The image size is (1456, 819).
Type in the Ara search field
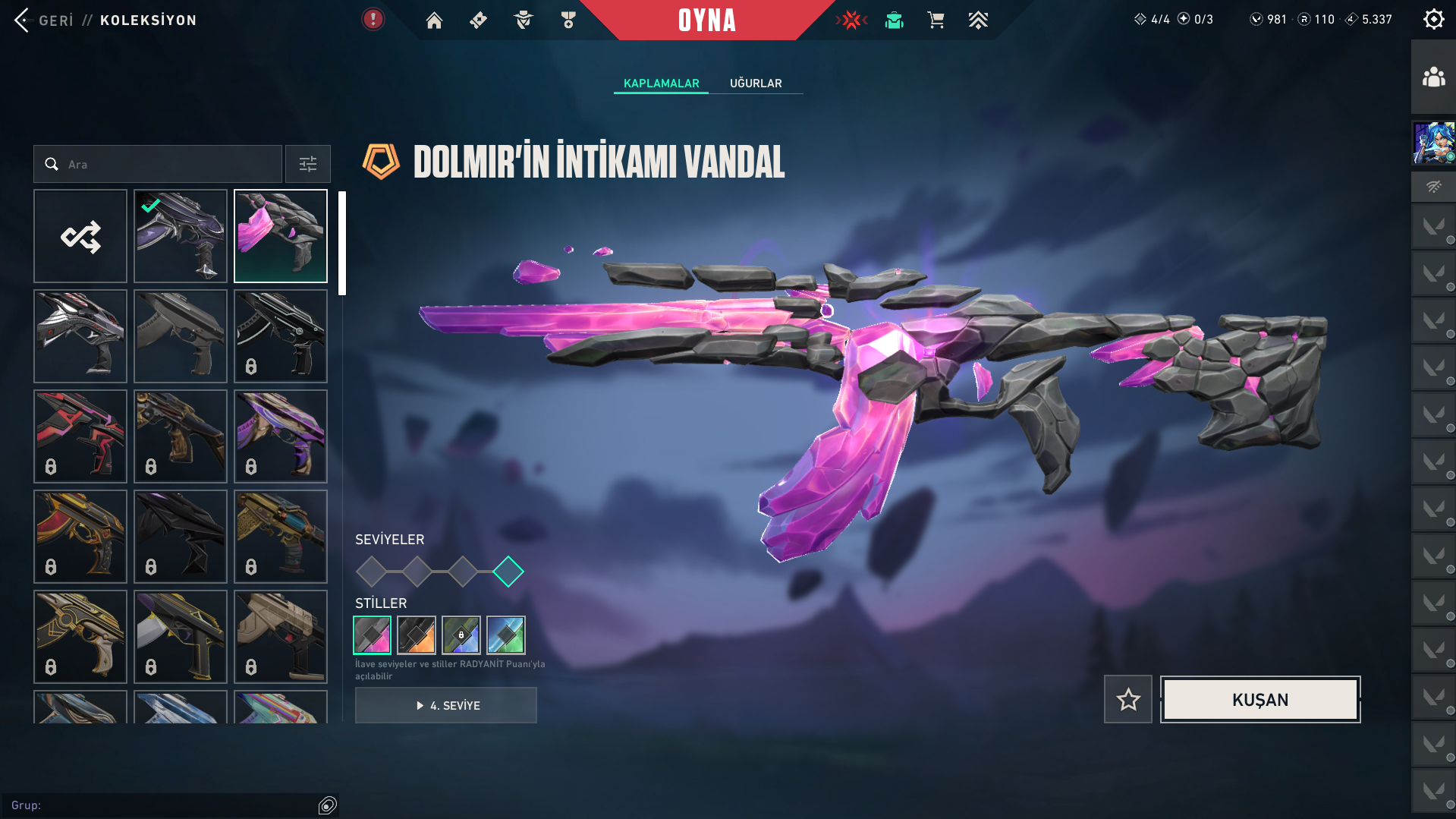coord(167,164)
